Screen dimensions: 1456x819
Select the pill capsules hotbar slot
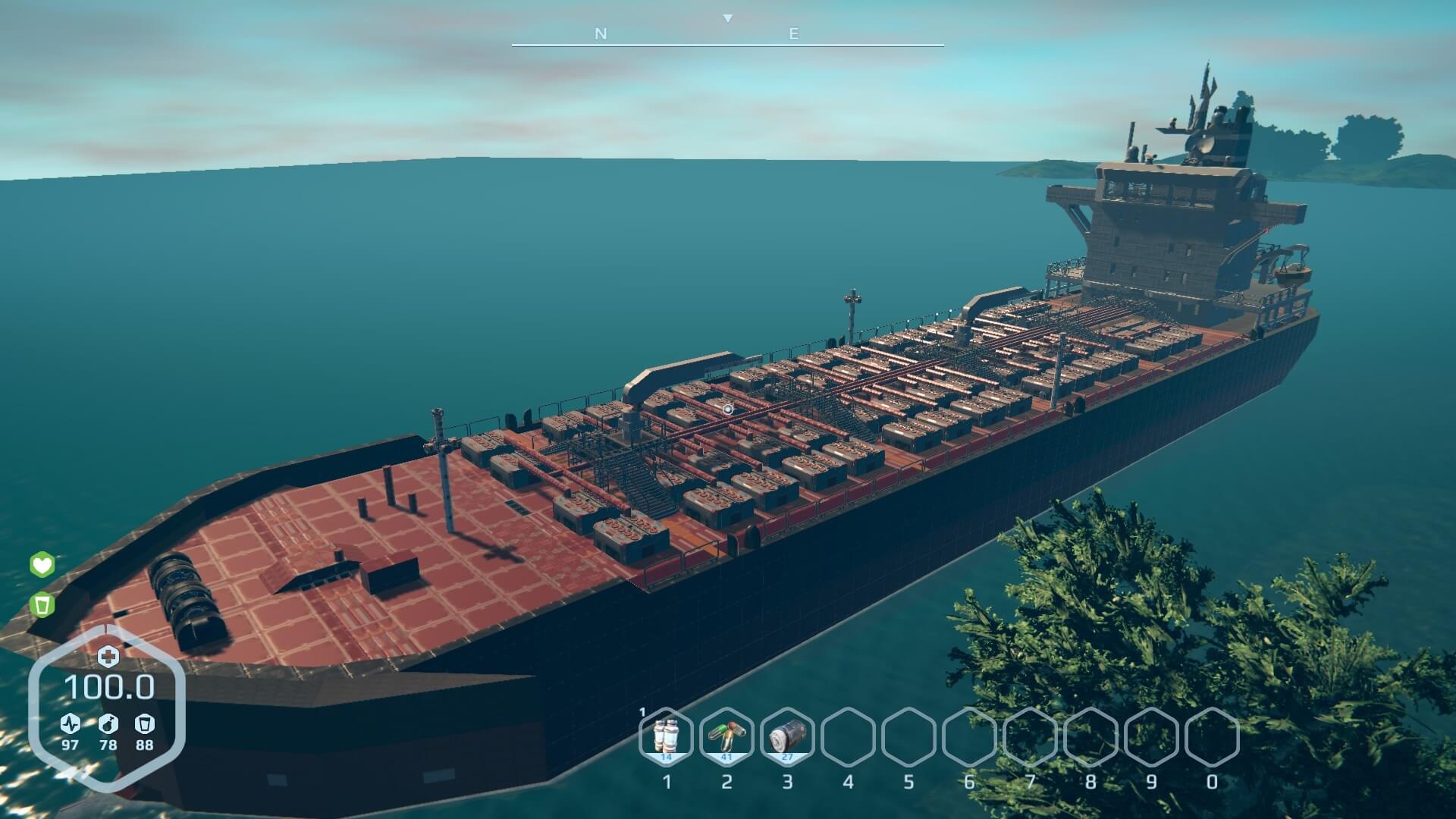coord(726,736)
